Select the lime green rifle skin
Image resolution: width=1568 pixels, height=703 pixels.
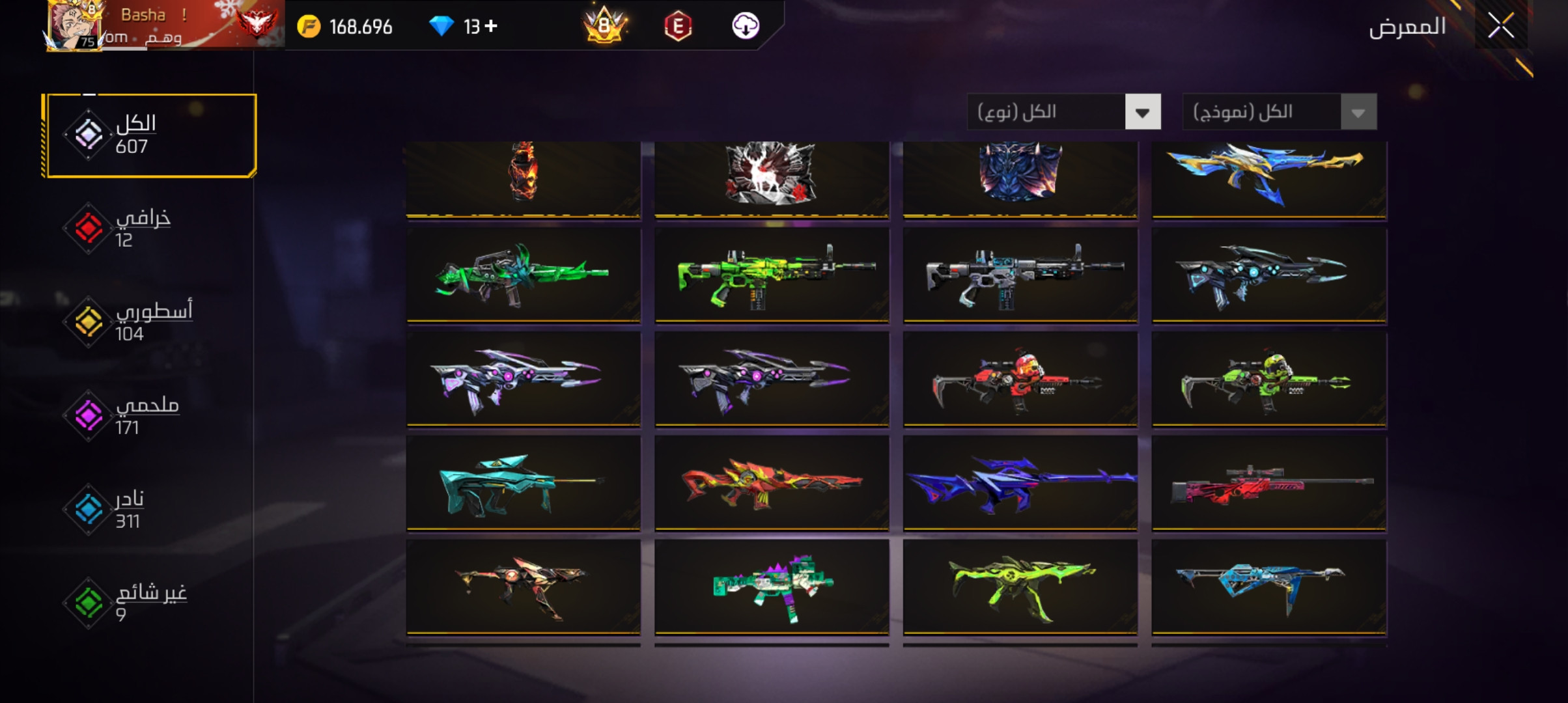pos(772,275)
